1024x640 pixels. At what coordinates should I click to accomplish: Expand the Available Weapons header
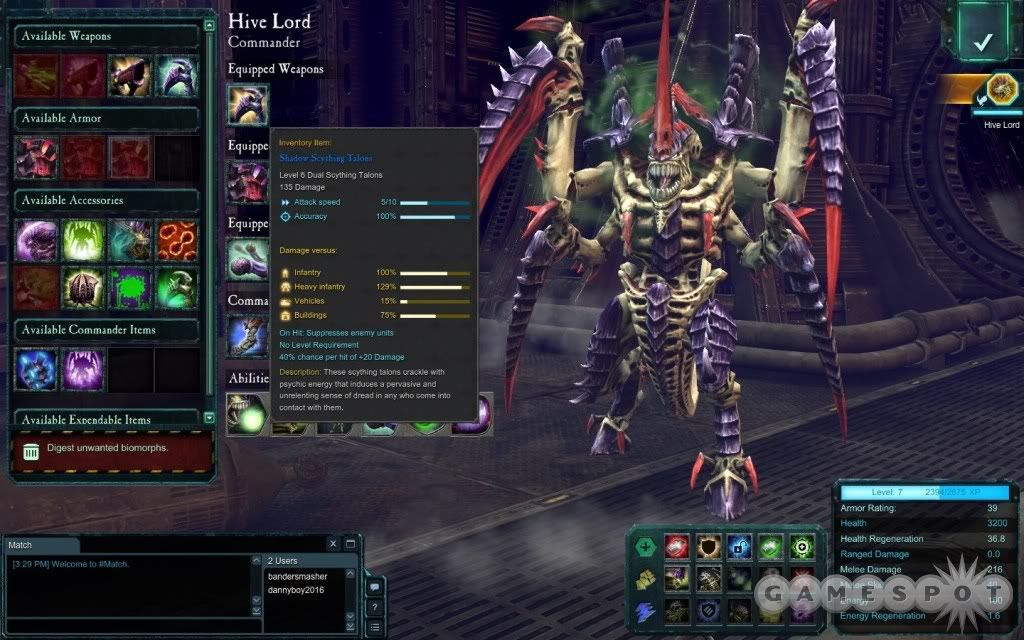coord(106,37)
